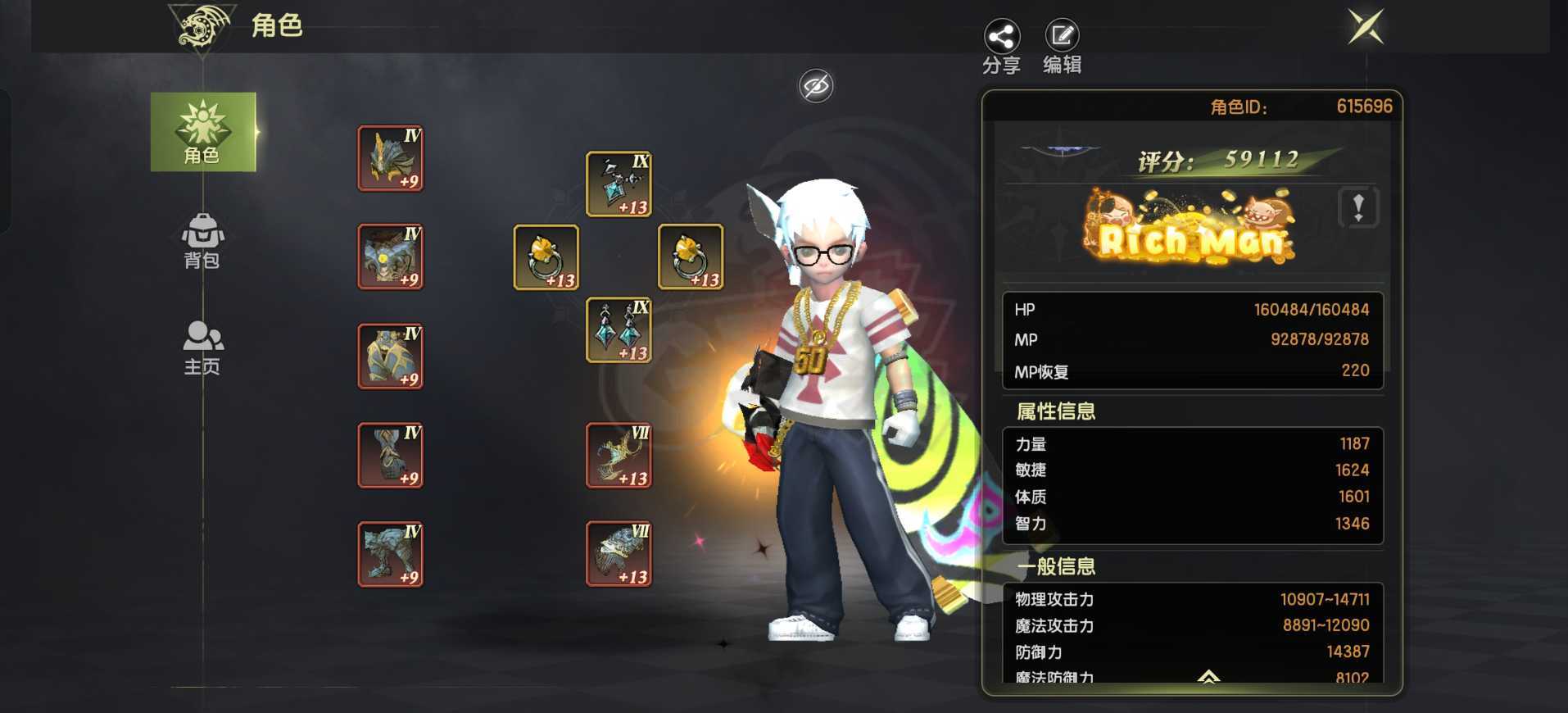The width and height of the screenshot is (1568, 713).
Task: Choose the left +13 gold ring
Action: 546,257
